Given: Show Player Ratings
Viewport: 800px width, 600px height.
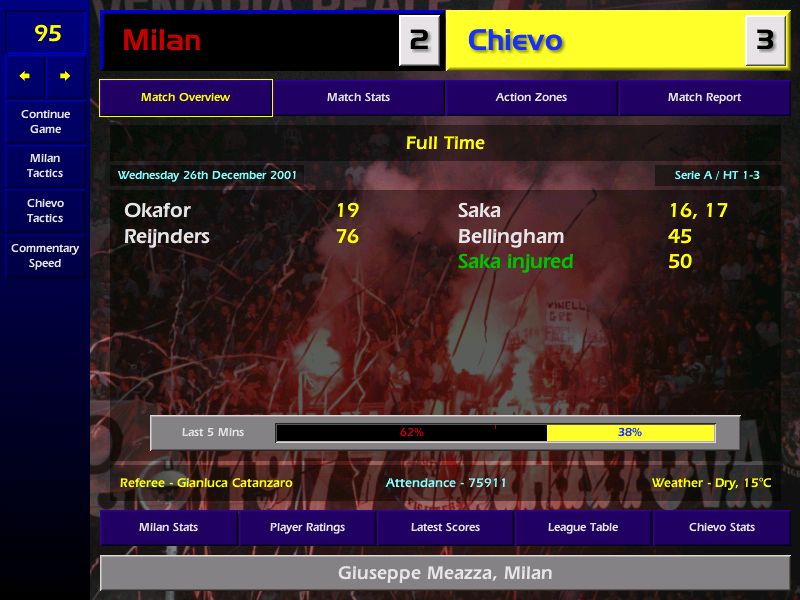Looking at the screenshot, I should [x=307, y=527].
